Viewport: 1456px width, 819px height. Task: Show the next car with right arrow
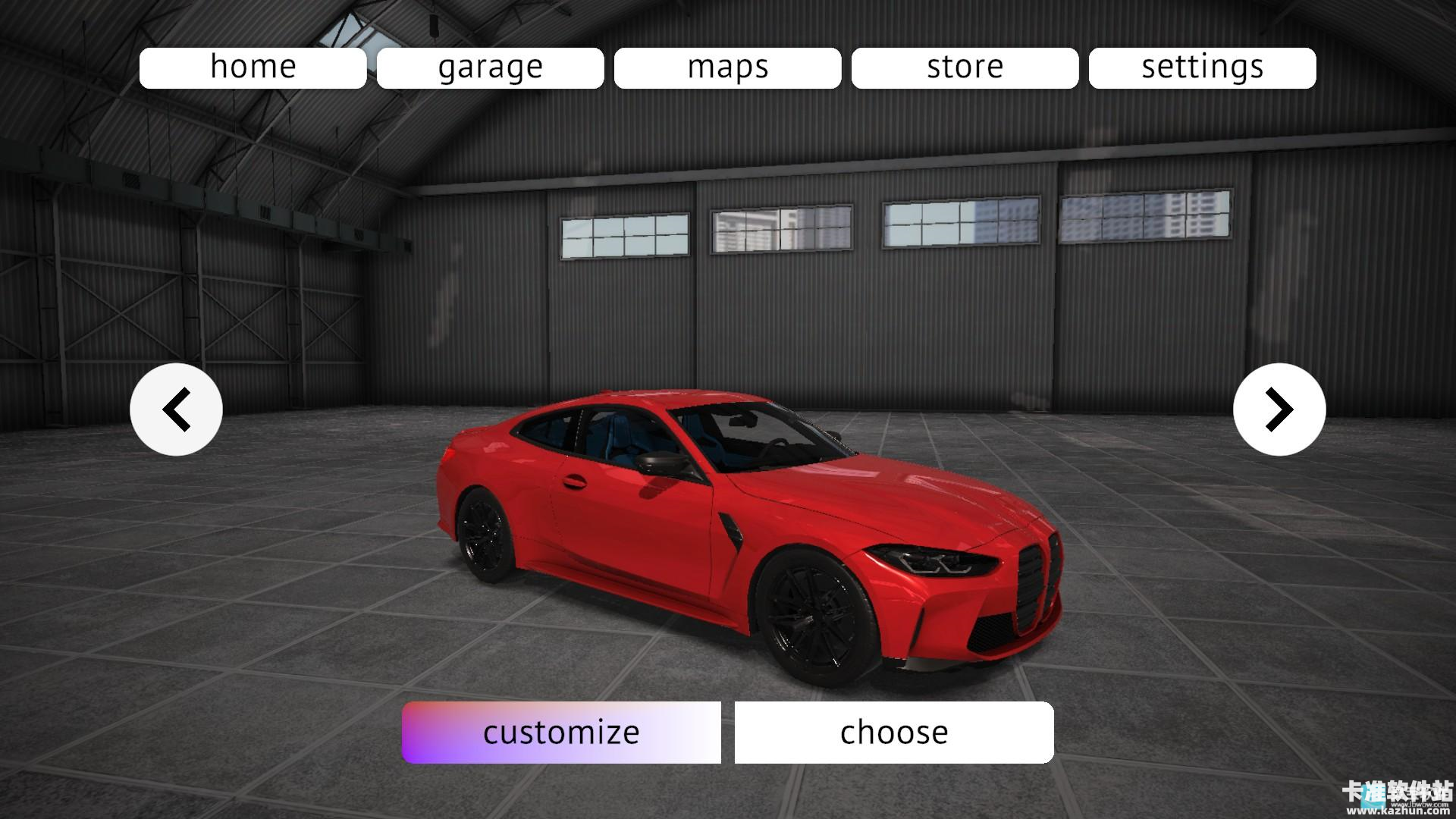1279,409
